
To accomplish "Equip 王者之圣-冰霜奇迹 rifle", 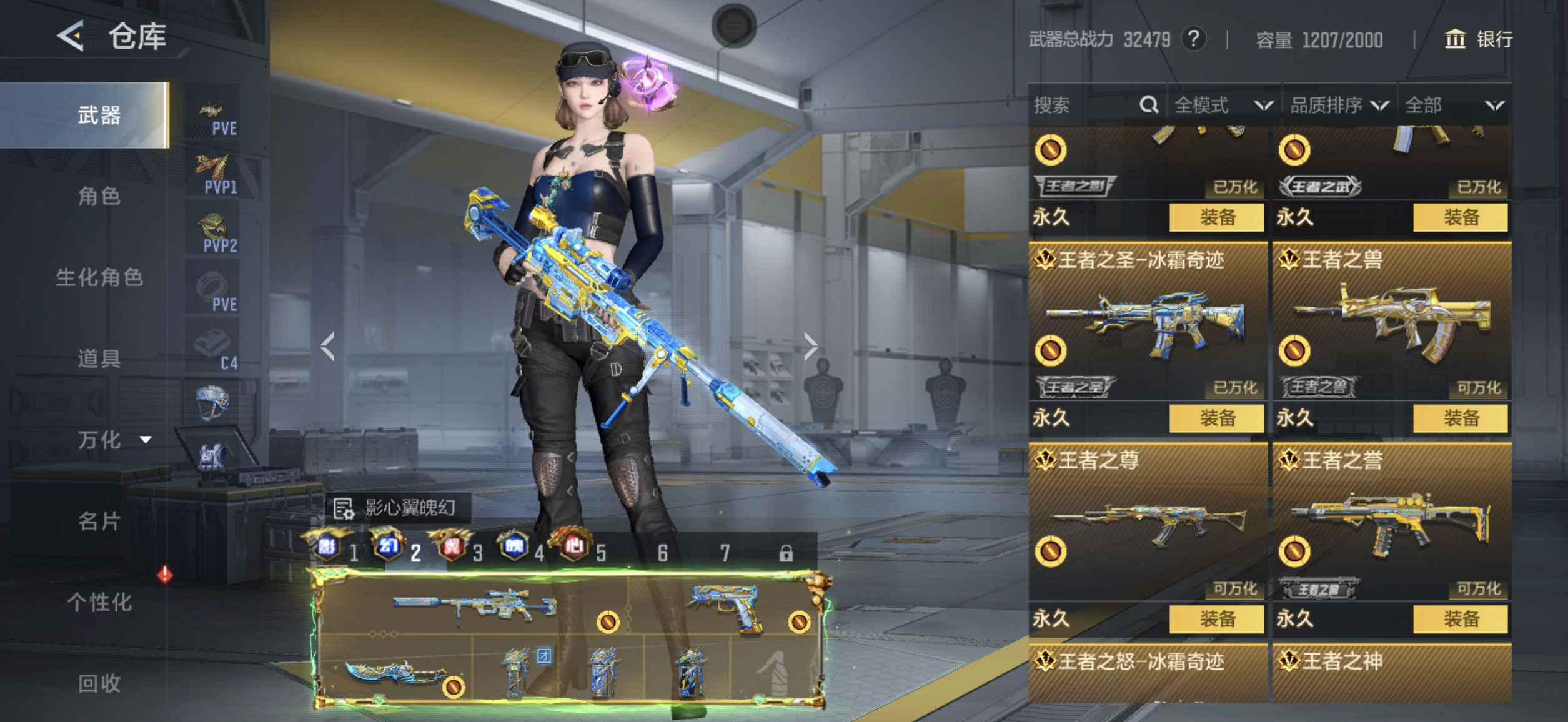I will coord(1216,418).
